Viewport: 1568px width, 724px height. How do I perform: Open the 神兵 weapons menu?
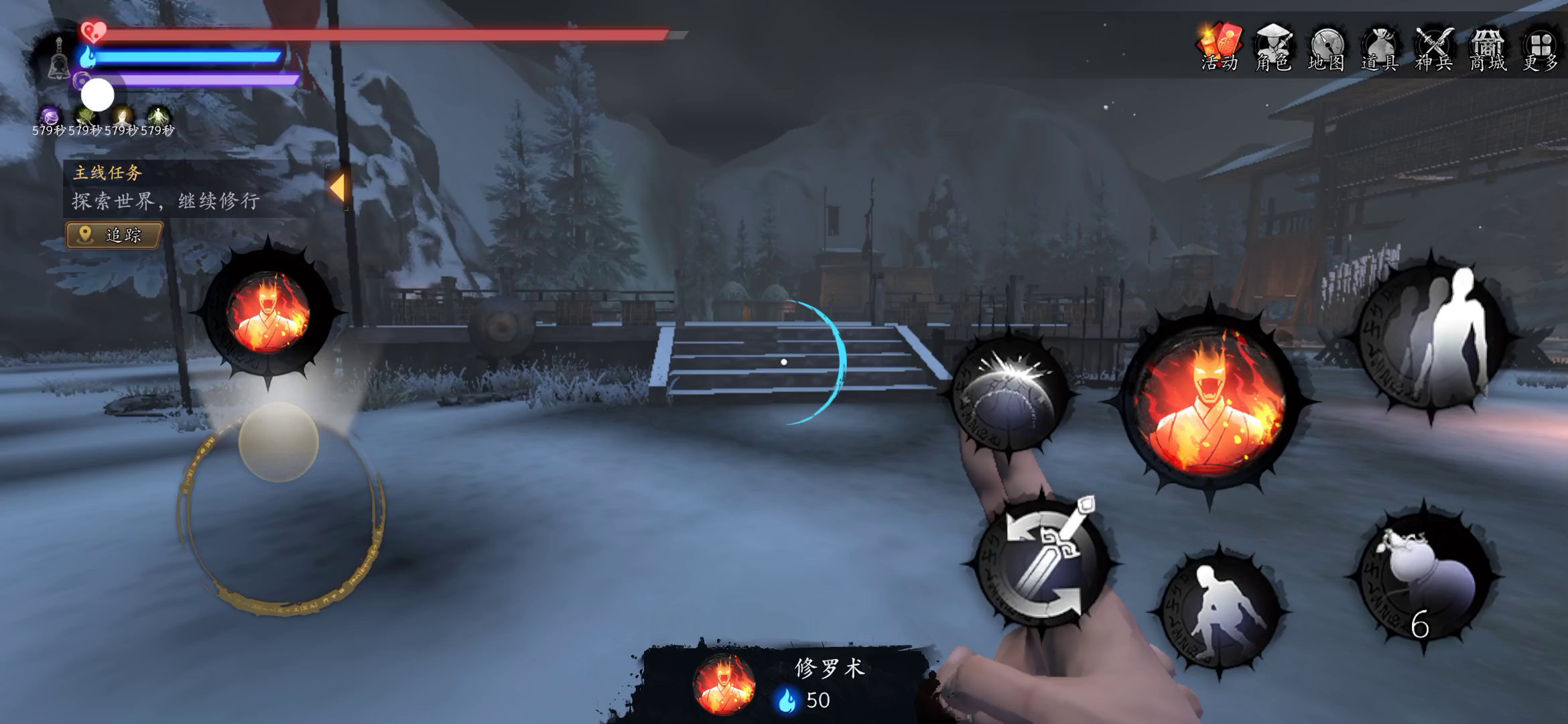(1434, 47)
